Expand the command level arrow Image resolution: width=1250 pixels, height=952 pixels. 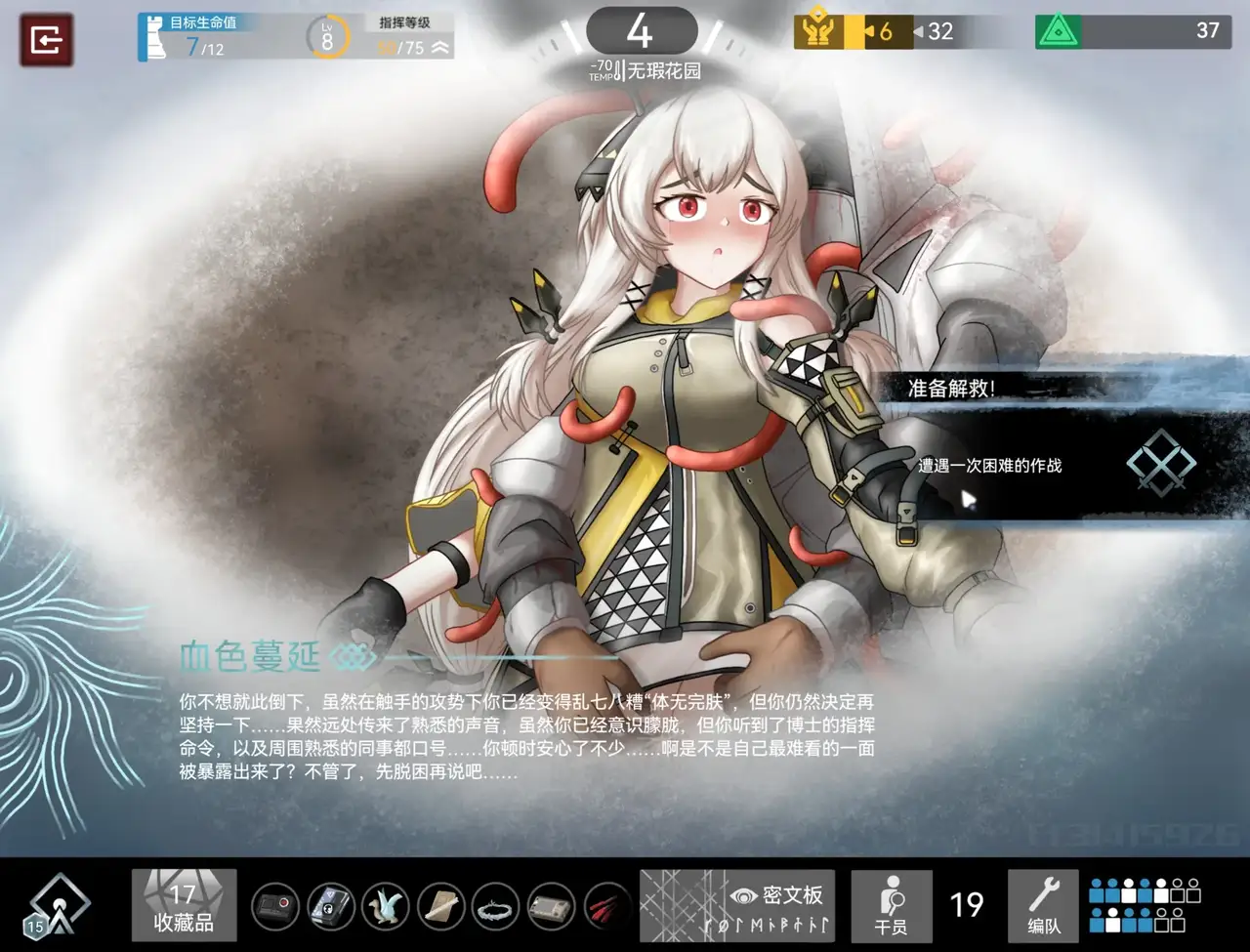coord(440,48)
